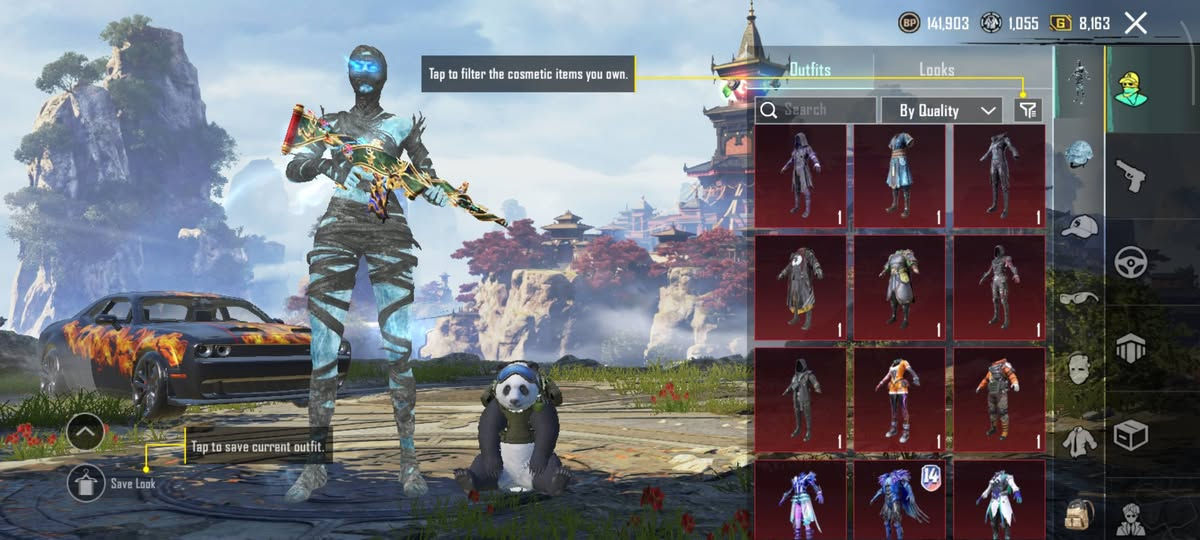This screenshot has width=1200, height=540.
Task: Select the face mask category
Action: (1079, 368)
